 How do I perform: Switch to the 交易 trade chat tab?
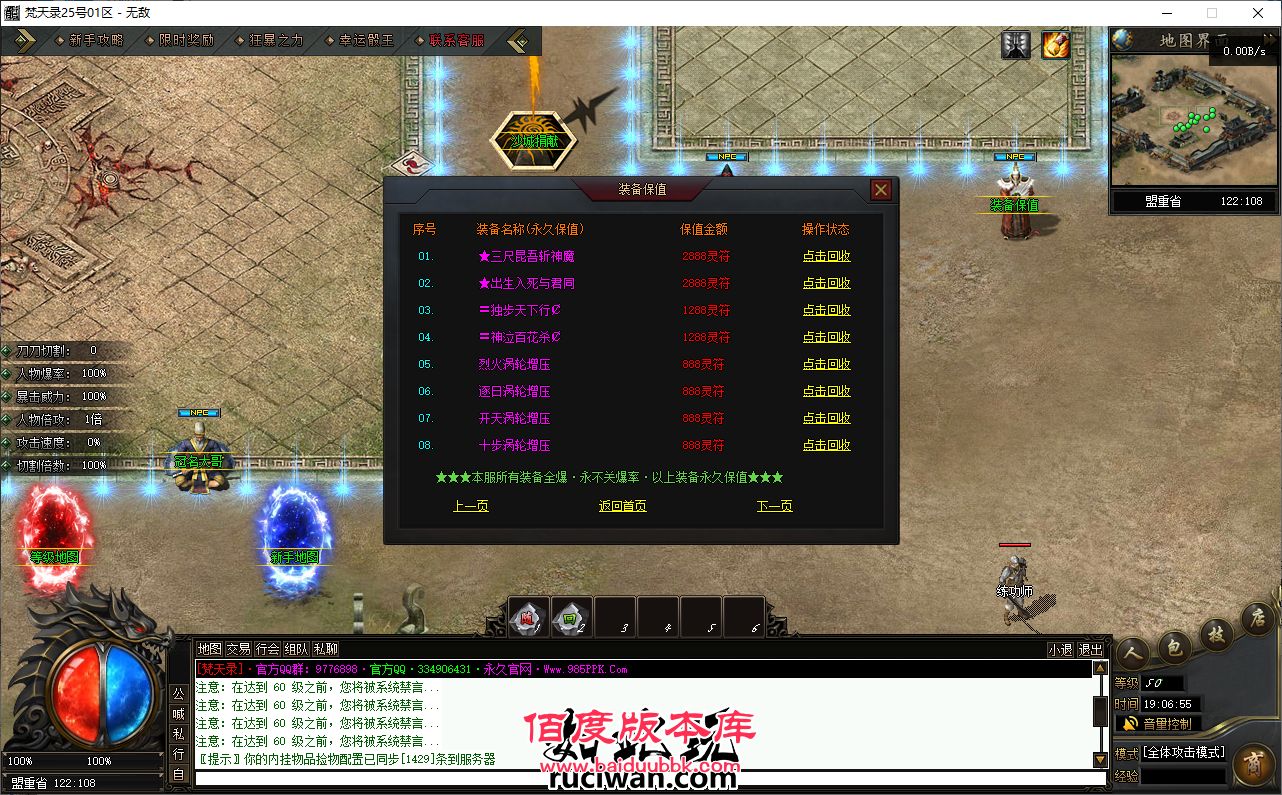click(240, 648)
